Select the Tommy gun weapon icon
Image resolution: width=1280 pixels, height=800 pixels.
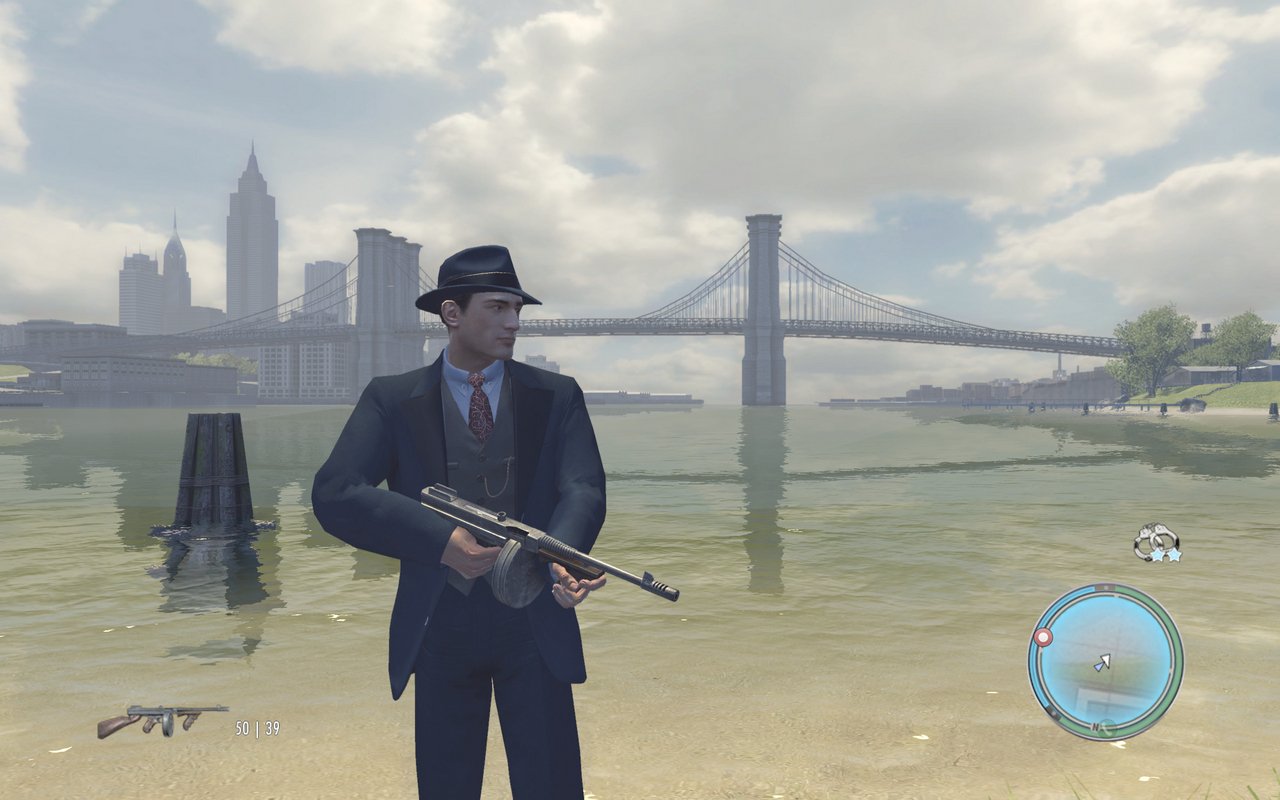[x=161, y=719]
